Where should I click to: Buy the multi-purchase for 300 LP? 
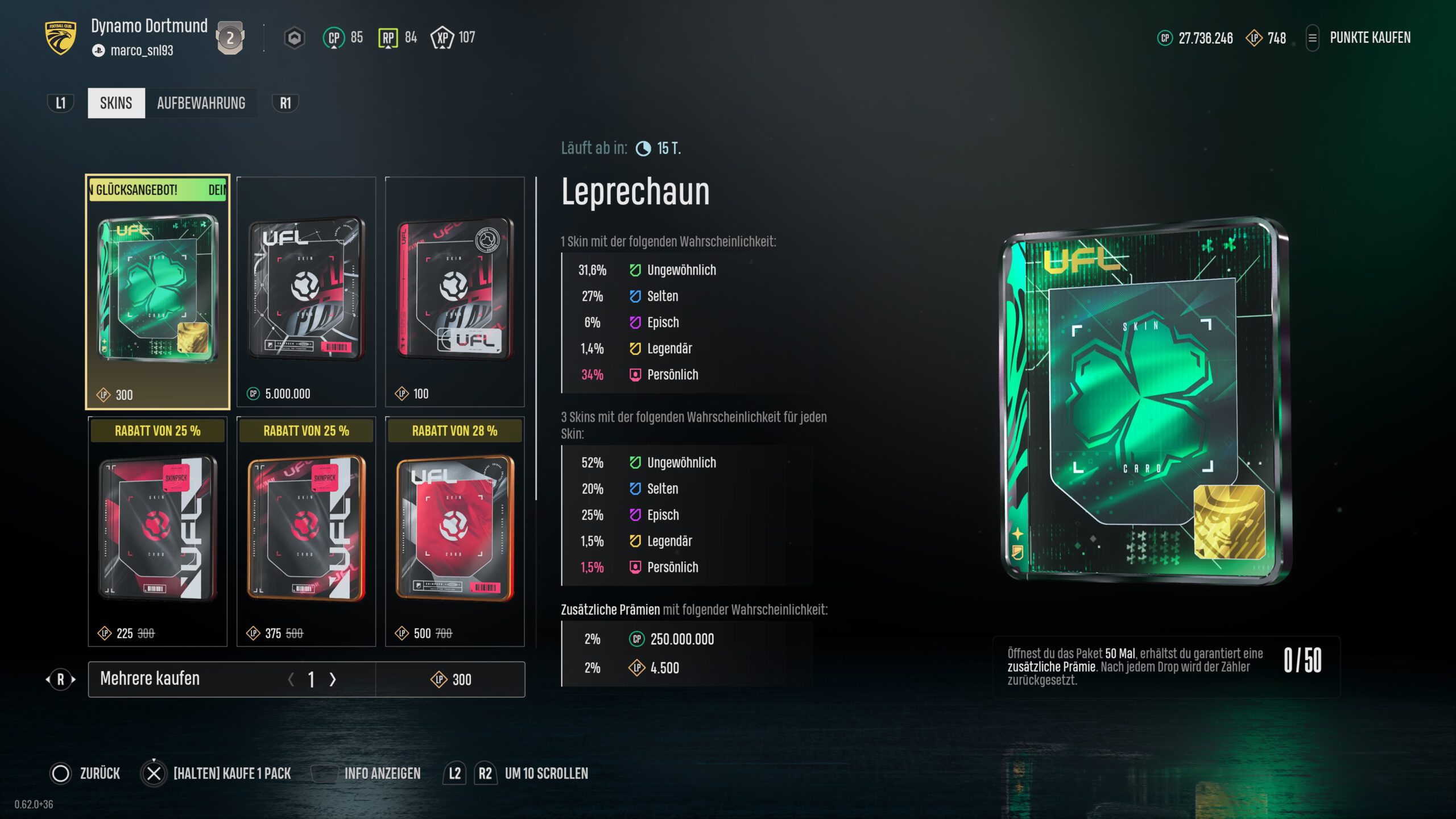[x=450, y=679]
